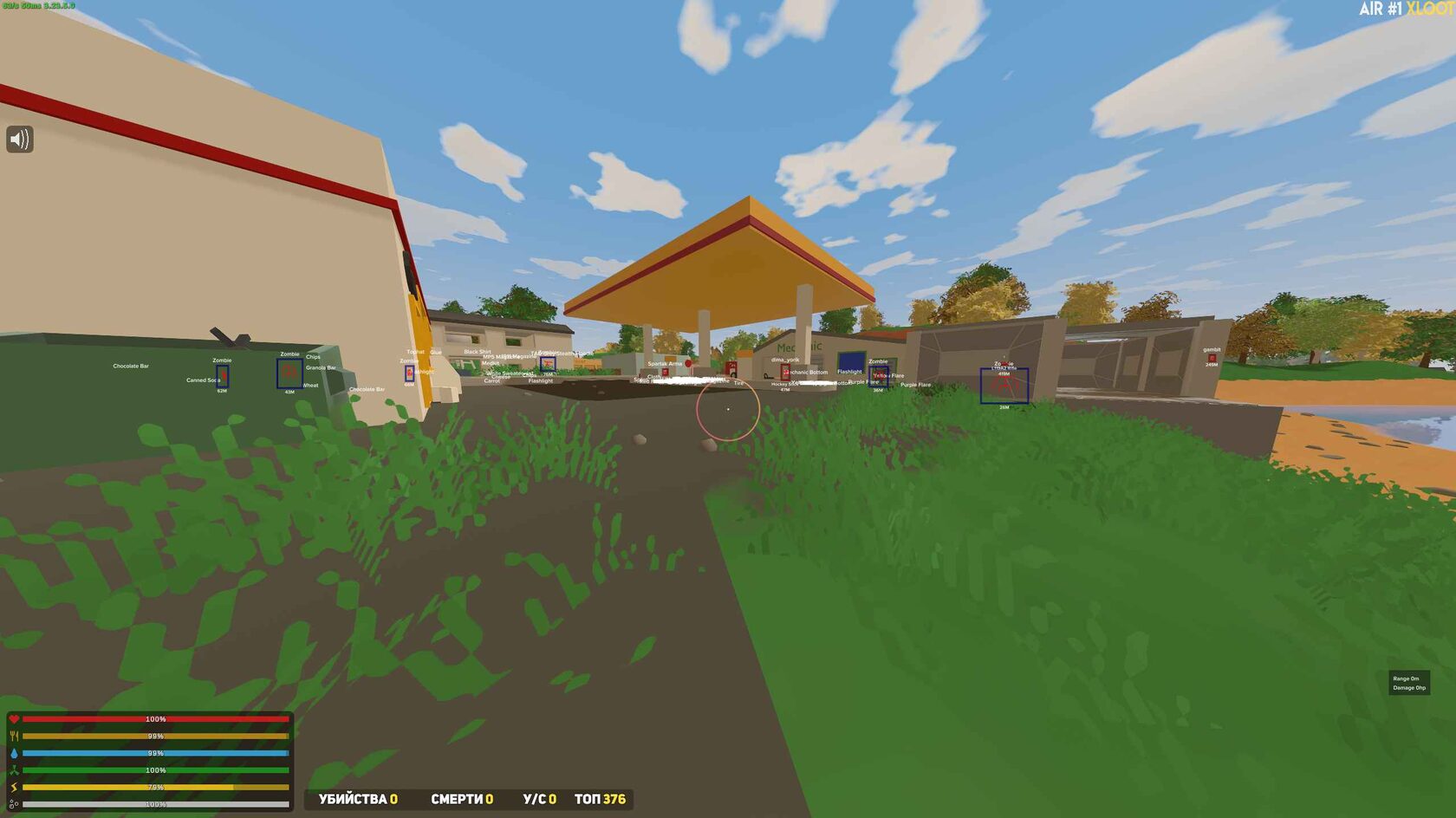Mute the sound via the speaker icon
Image resolution: width=1456 pixels, height=818 pixels.
click(19, 138)
